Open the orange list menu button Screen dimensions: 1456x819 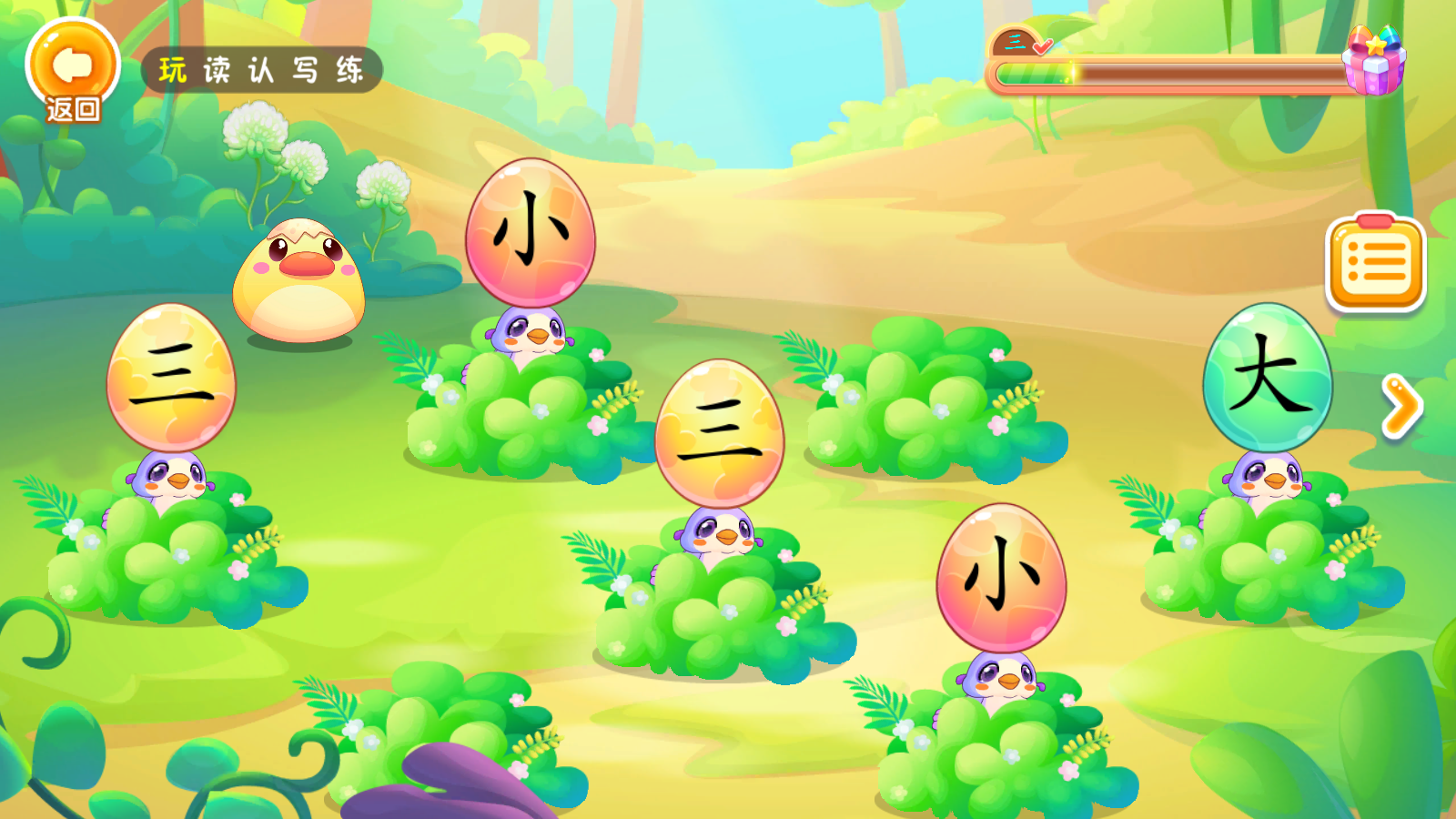point(1376,264)
